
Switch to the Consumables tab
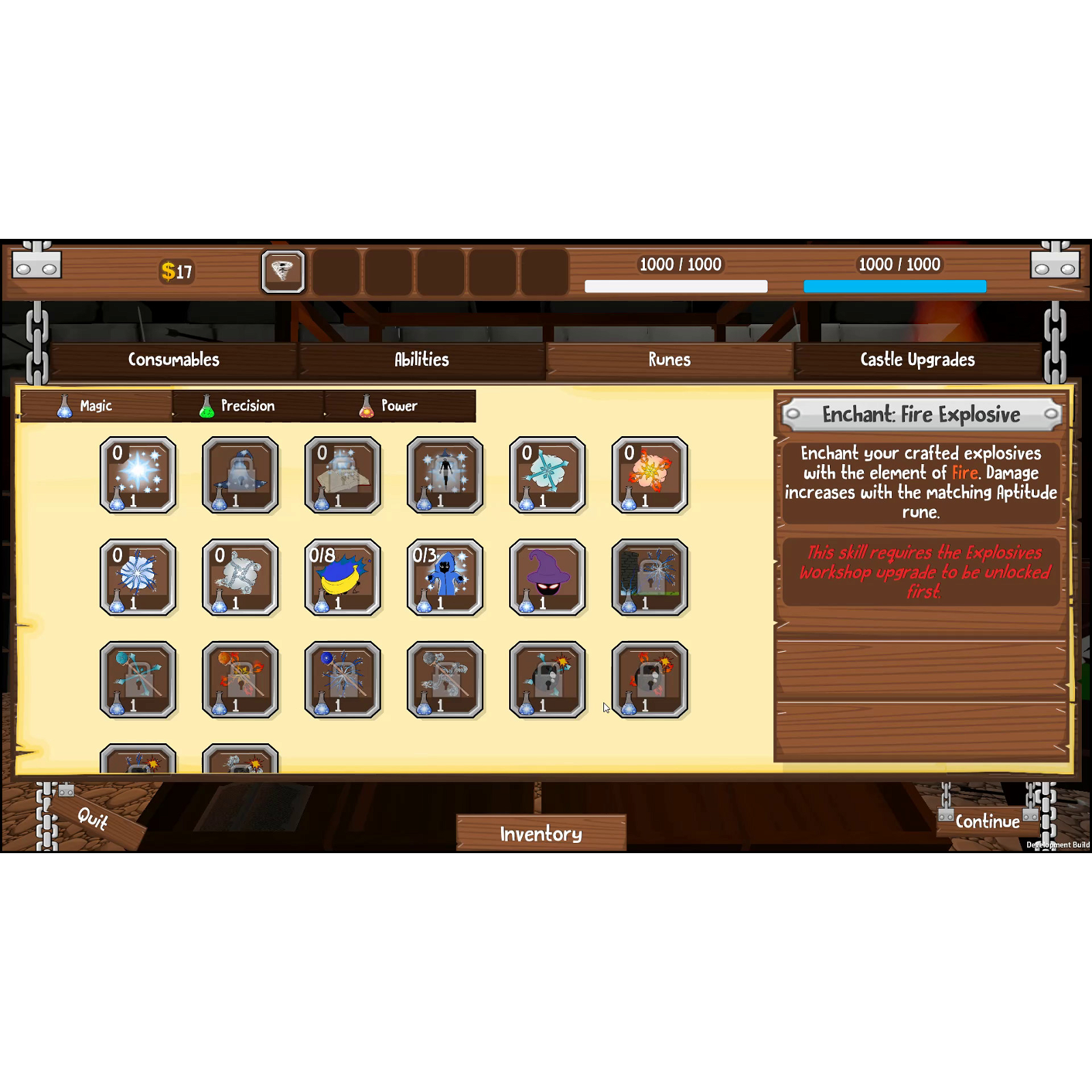pyautogui.click(x=173, y=360)
